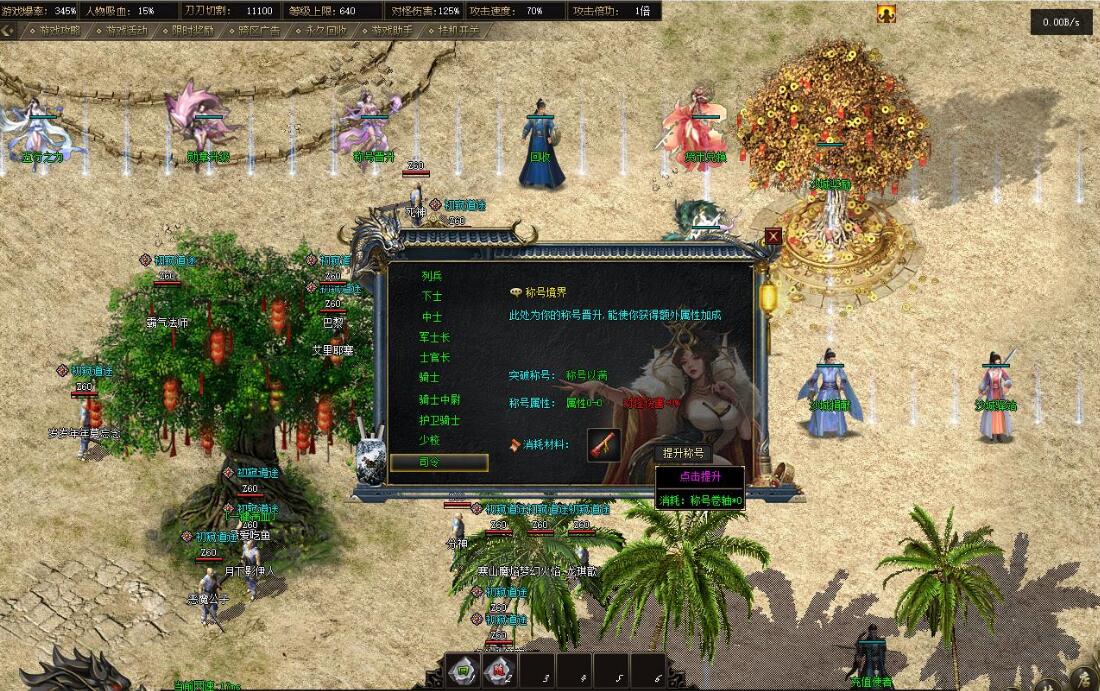This screenshot has height=691, width=1100.
Task: Select the 中士 title rank
Action: [x=431, y=316]
